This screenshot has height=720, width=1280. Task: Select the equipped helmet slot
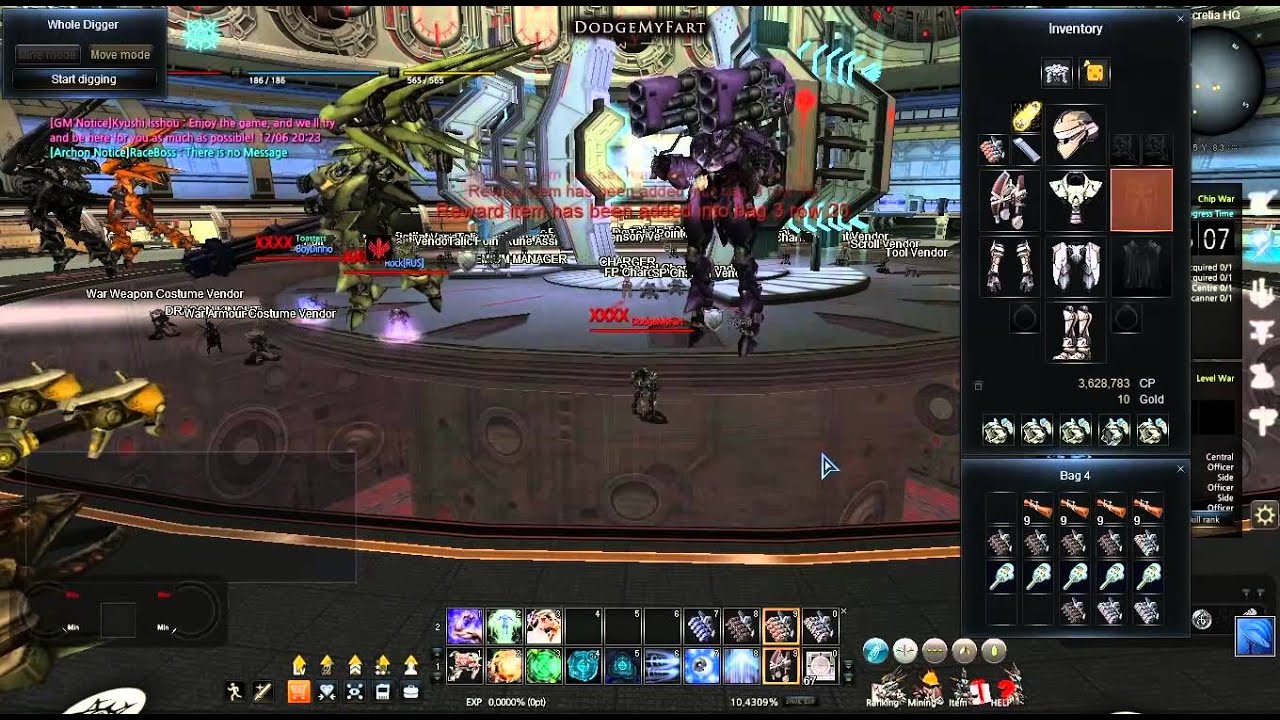pyautogui.click(x=1075, y=135)
